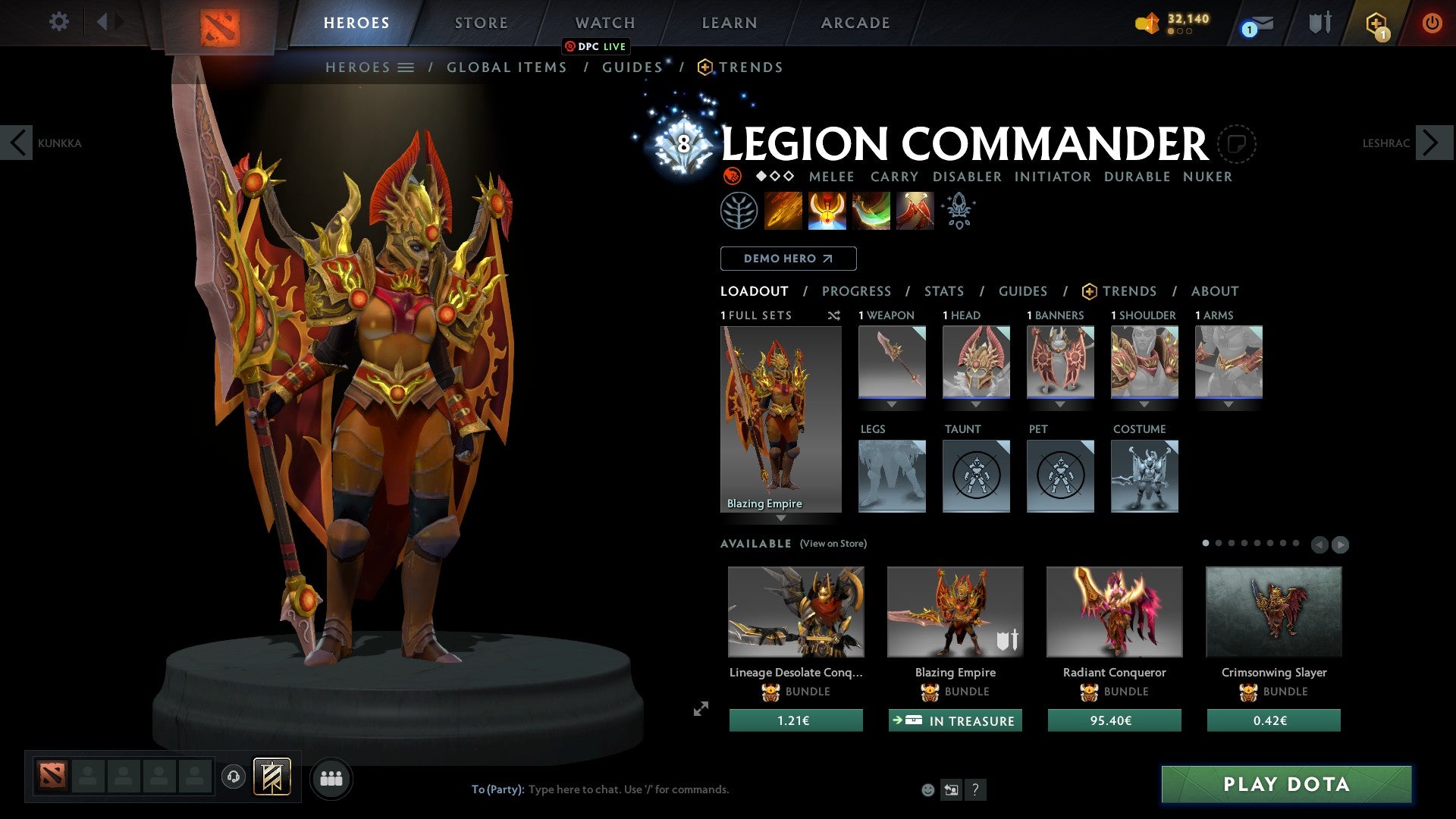1456x819 pixels.
Task: Open the armory shield icon near notifications
Action: click(1319, 21)
